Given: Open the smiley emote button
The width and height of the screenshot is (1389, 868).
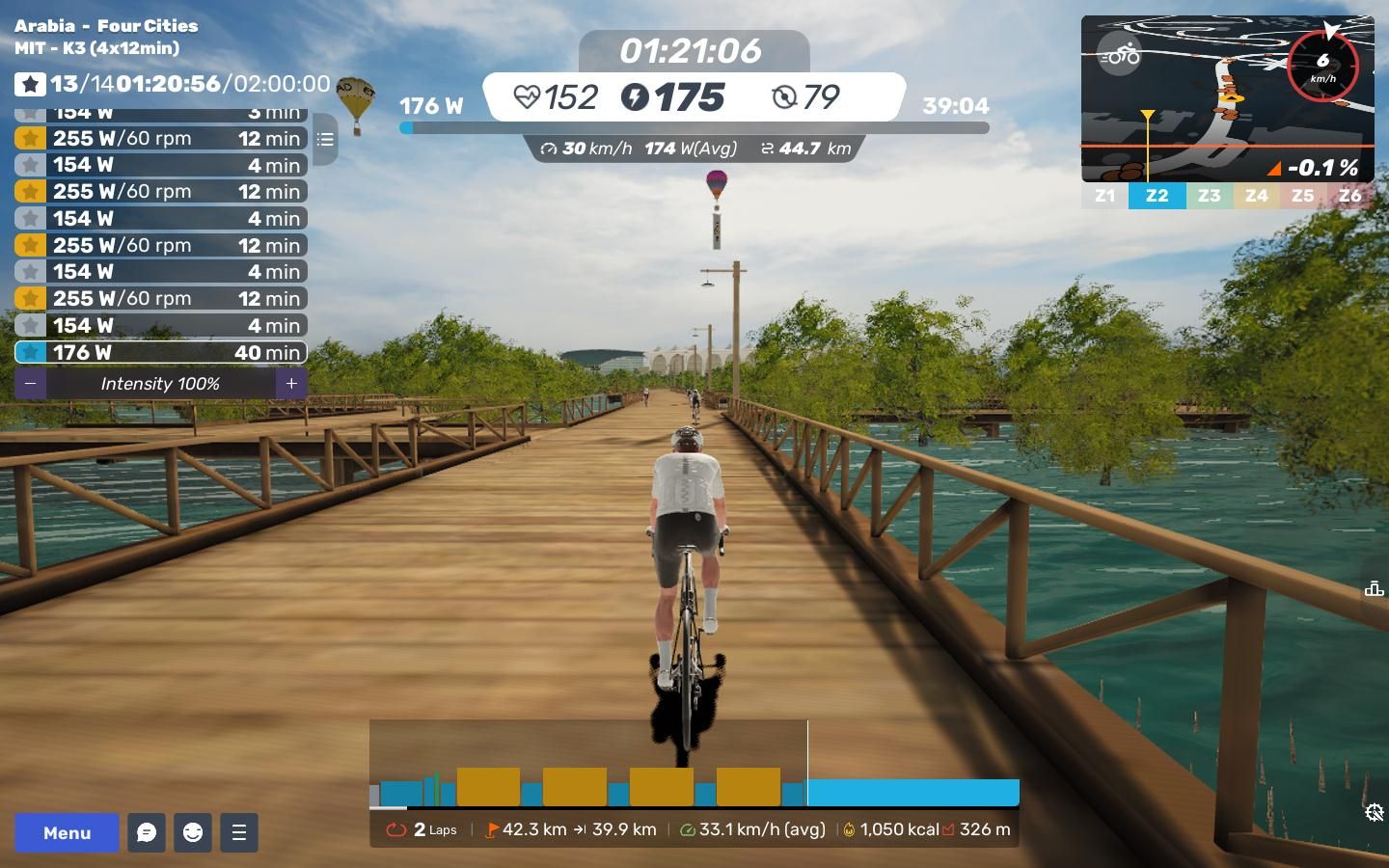Looking at the screenshot, I should 193,832.
